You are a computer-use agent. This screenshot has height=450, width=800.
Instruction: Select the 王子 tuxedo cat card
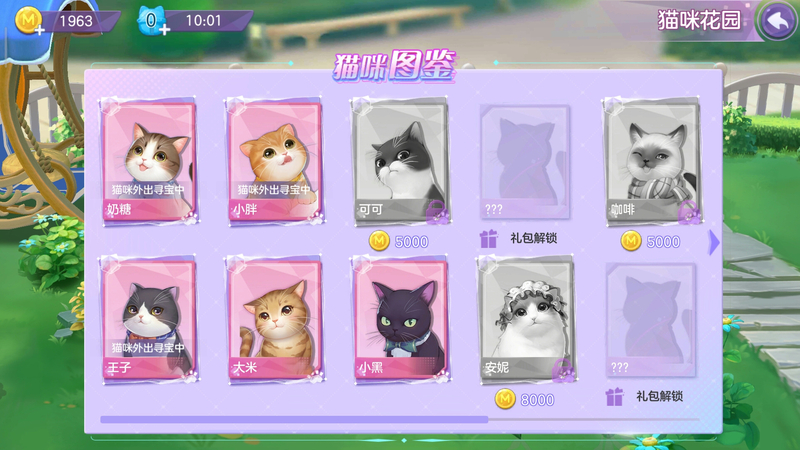[x=149, y=319]
